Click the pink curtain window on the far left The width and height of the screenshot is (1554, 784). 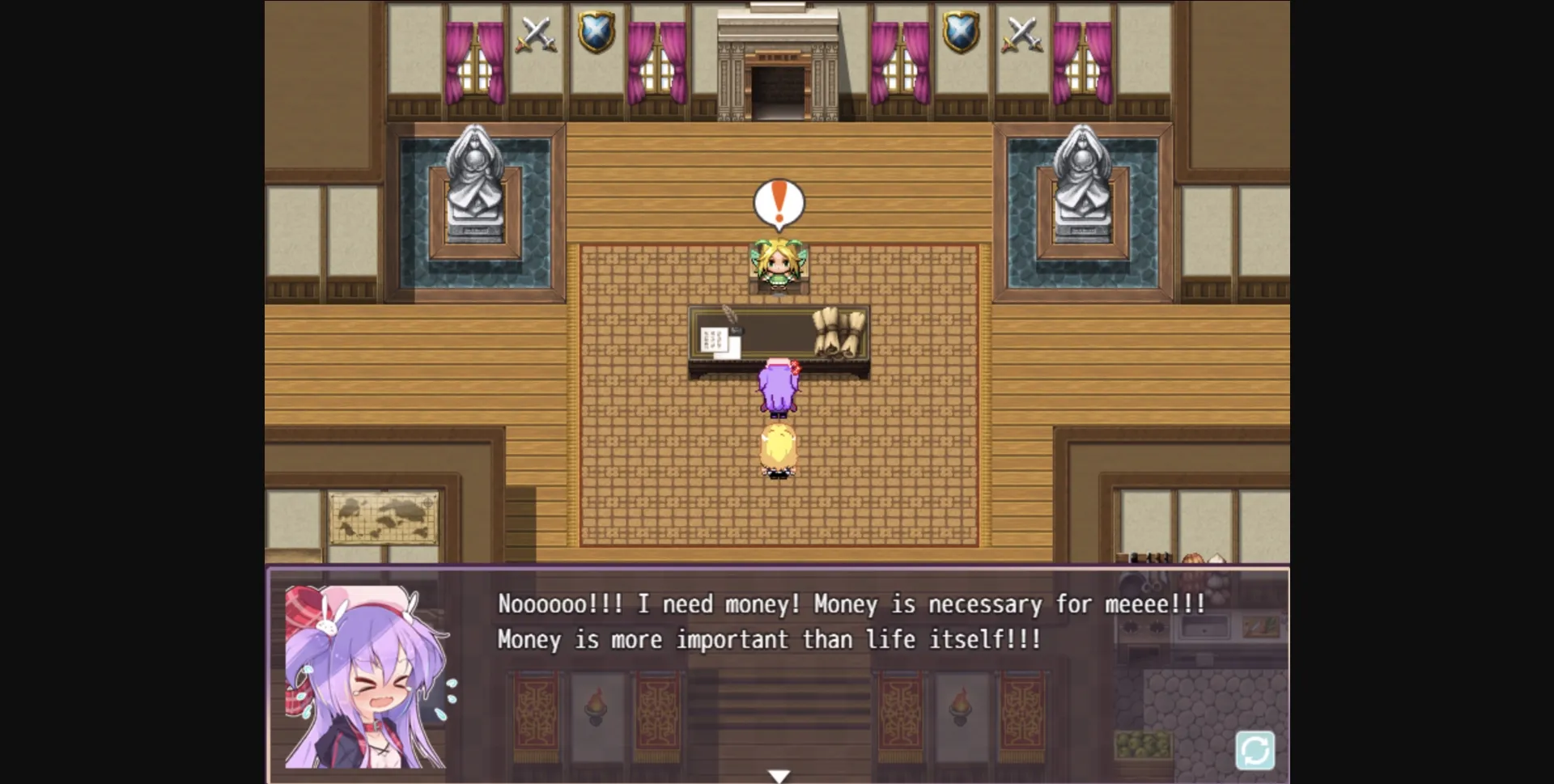[476, 61]
